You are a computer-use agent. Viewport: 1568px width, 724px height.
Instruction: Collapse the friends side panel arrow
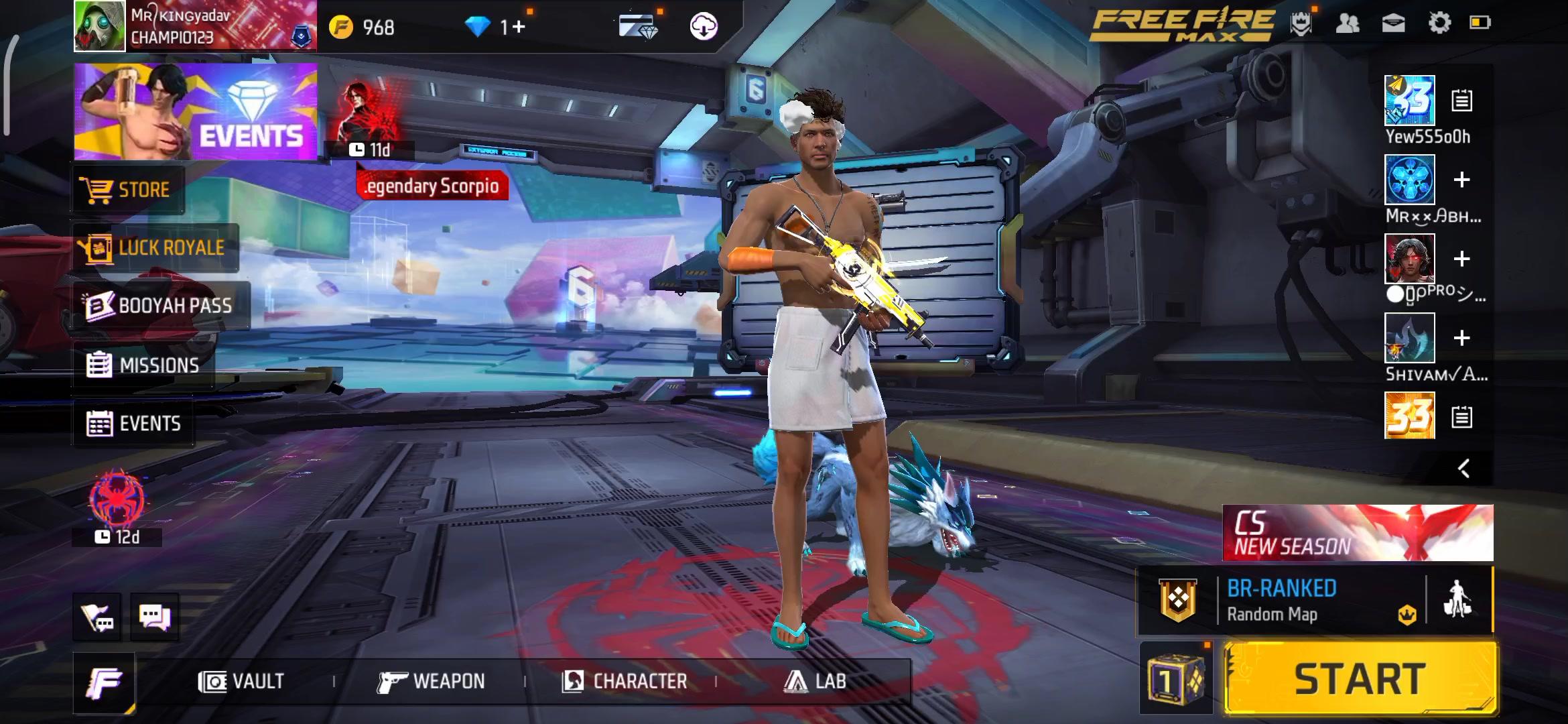click(1464, 468)
